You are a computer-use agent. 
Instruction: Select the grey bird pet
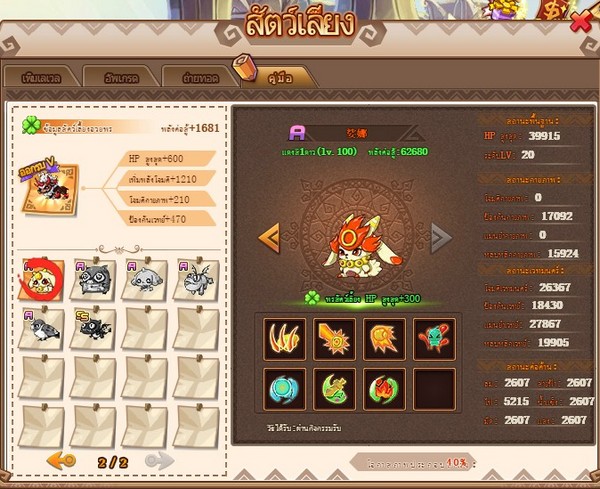[x=45, y=327]
